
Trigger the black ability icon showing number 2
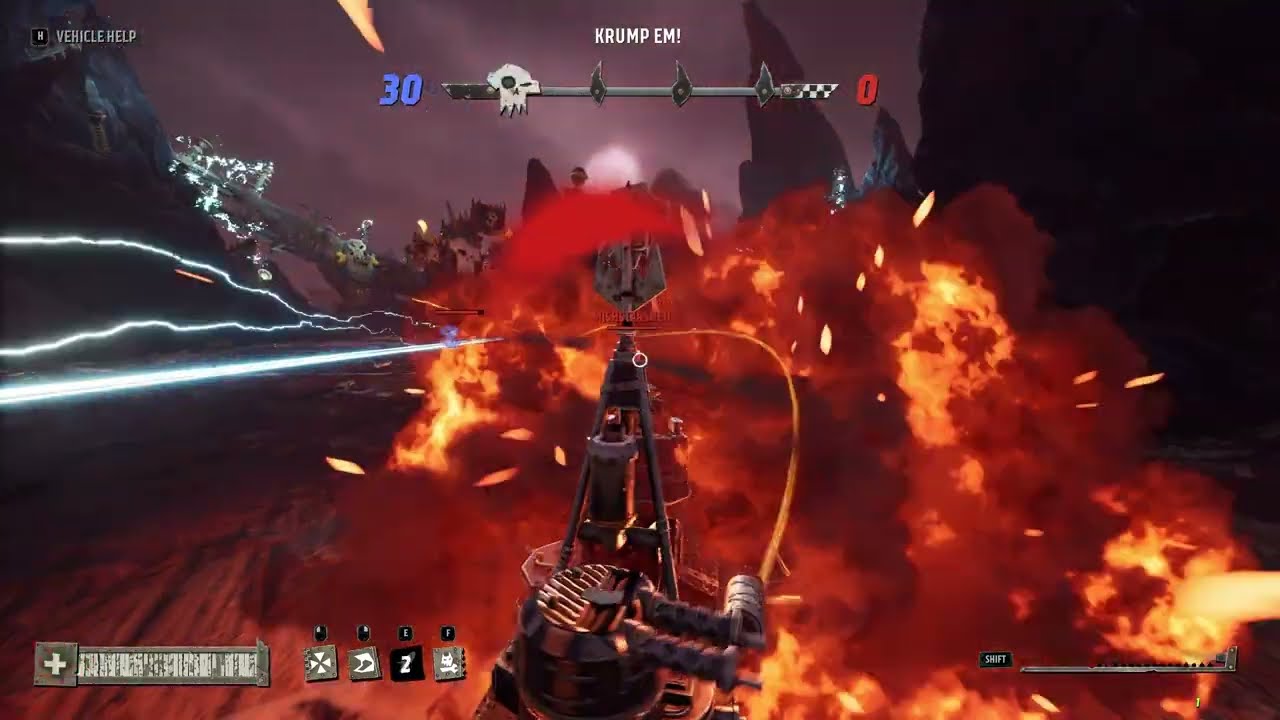pos(406,663)
